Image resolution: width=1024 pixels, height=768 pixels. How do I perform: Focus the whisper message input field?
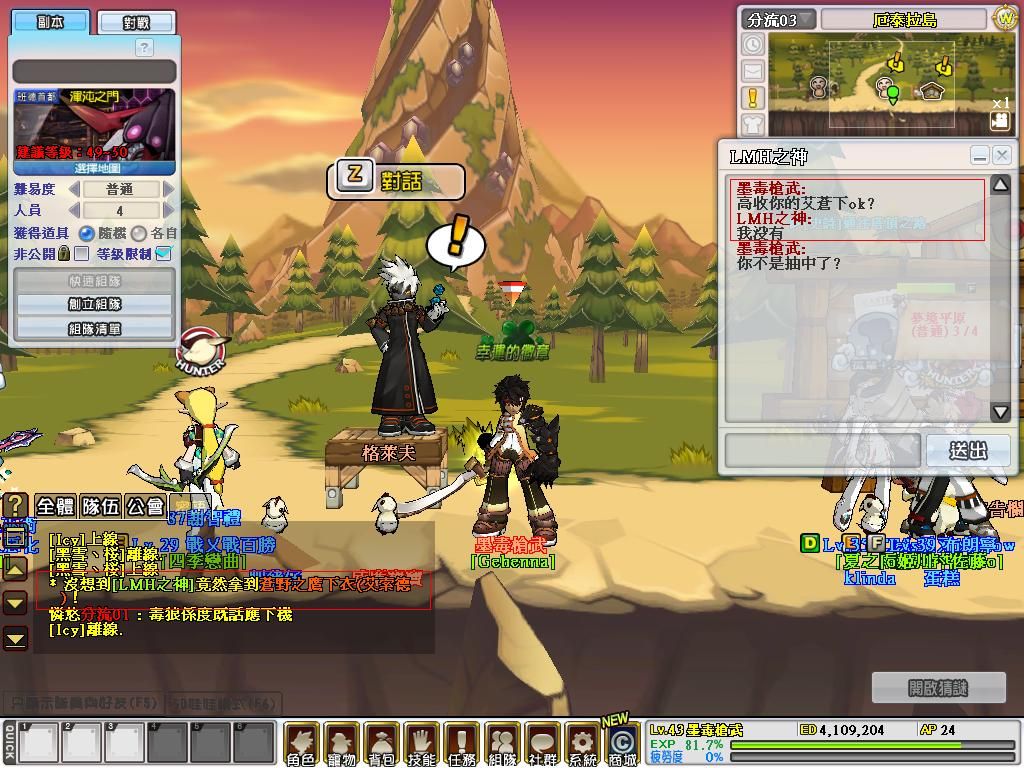tap(822, 451)
